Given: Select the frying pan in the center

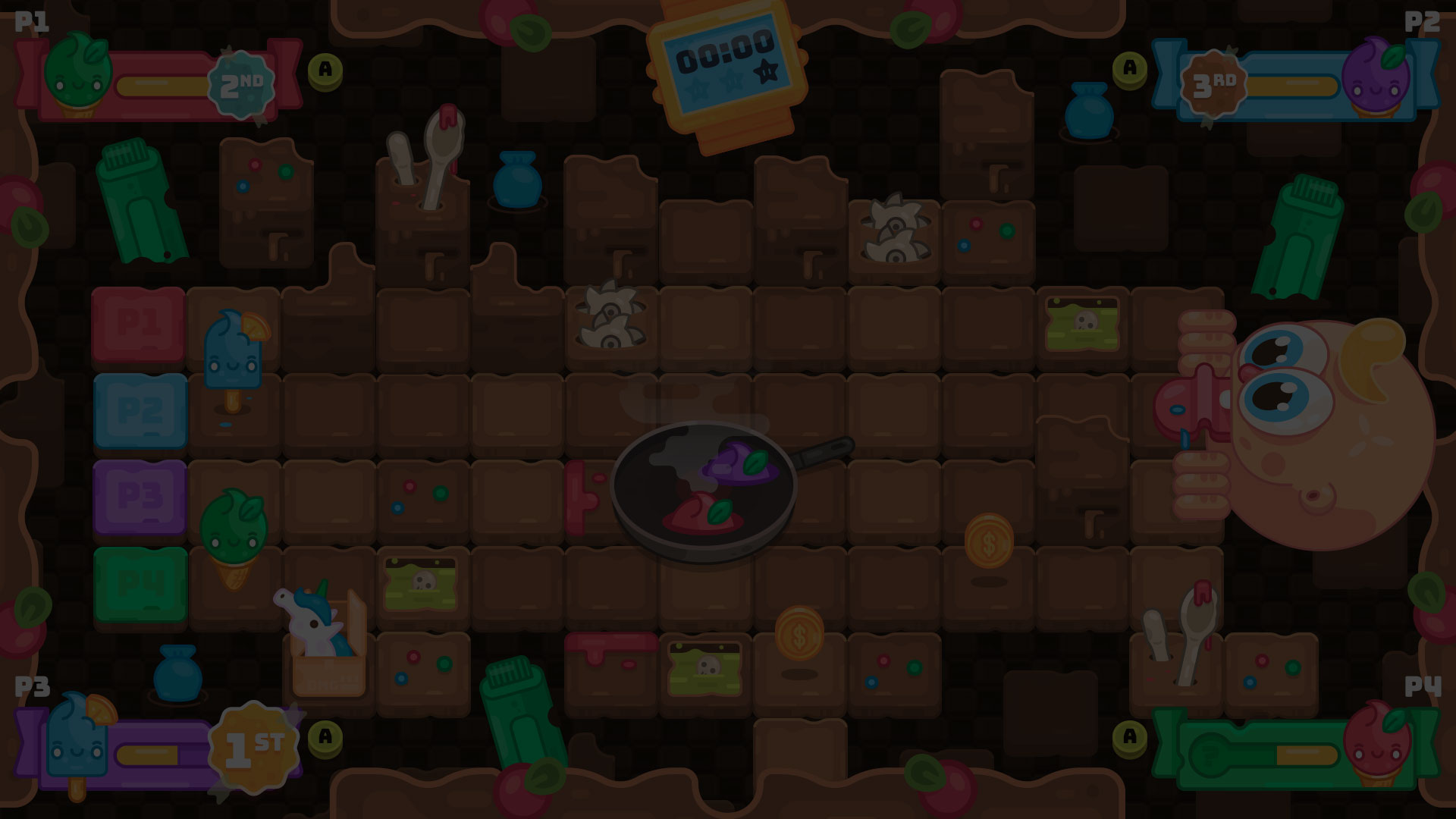Looking at the screenshot, I should tap(705, 485).
